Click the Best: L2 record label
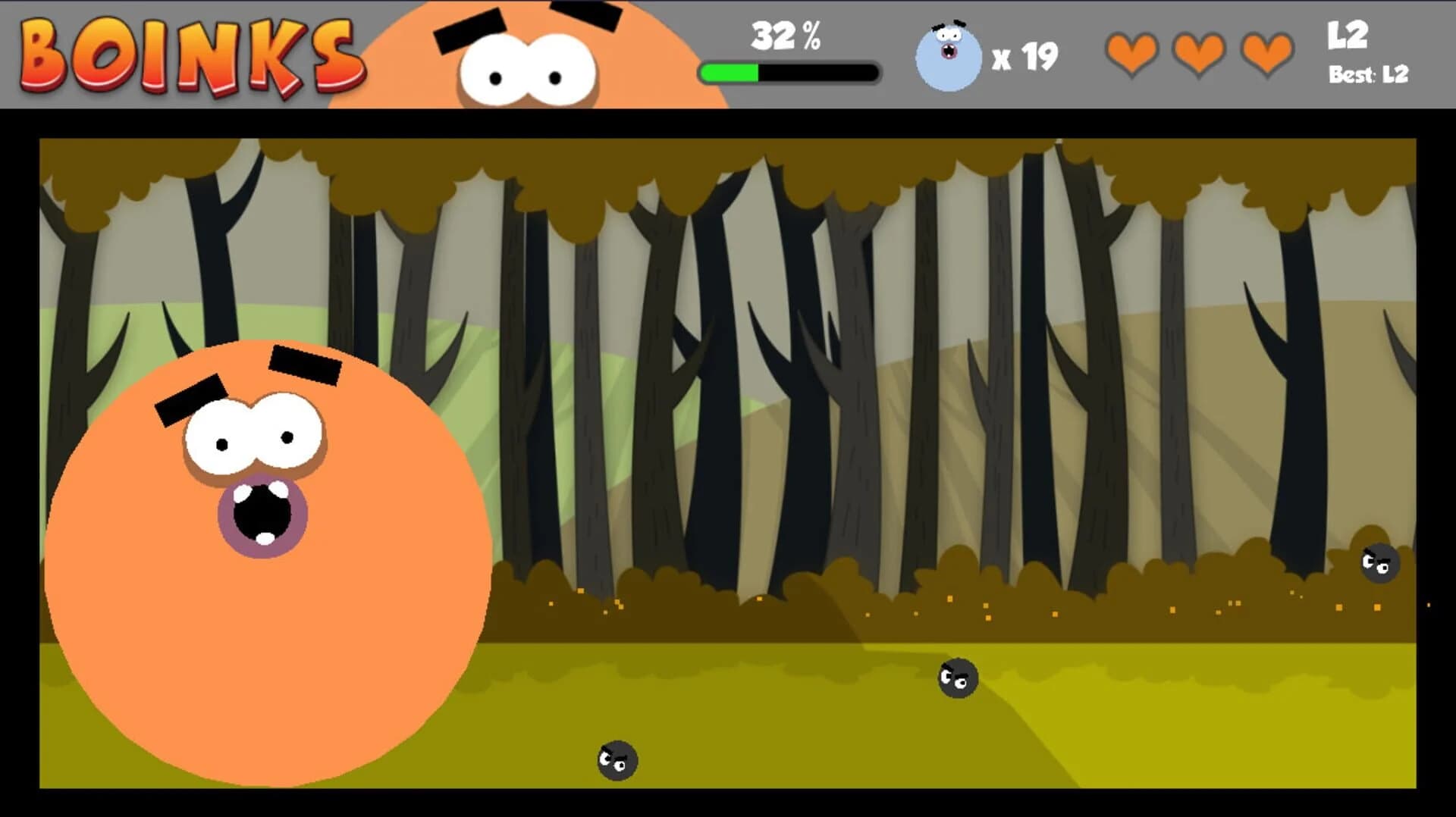1456x817 pixels. coord(1367,74)
